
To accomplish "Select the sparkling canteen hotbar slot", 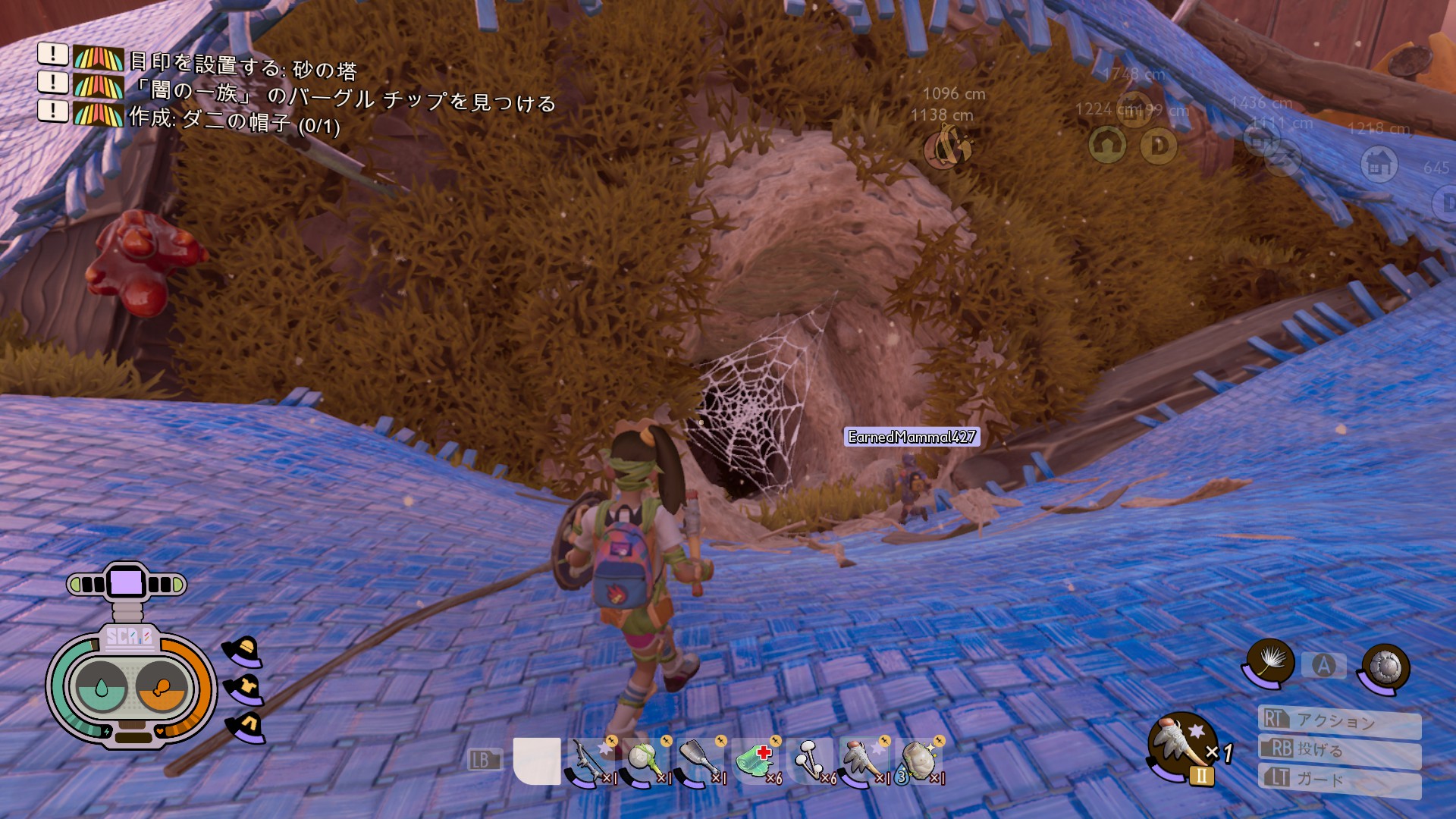I will click(x=918, y=761).
